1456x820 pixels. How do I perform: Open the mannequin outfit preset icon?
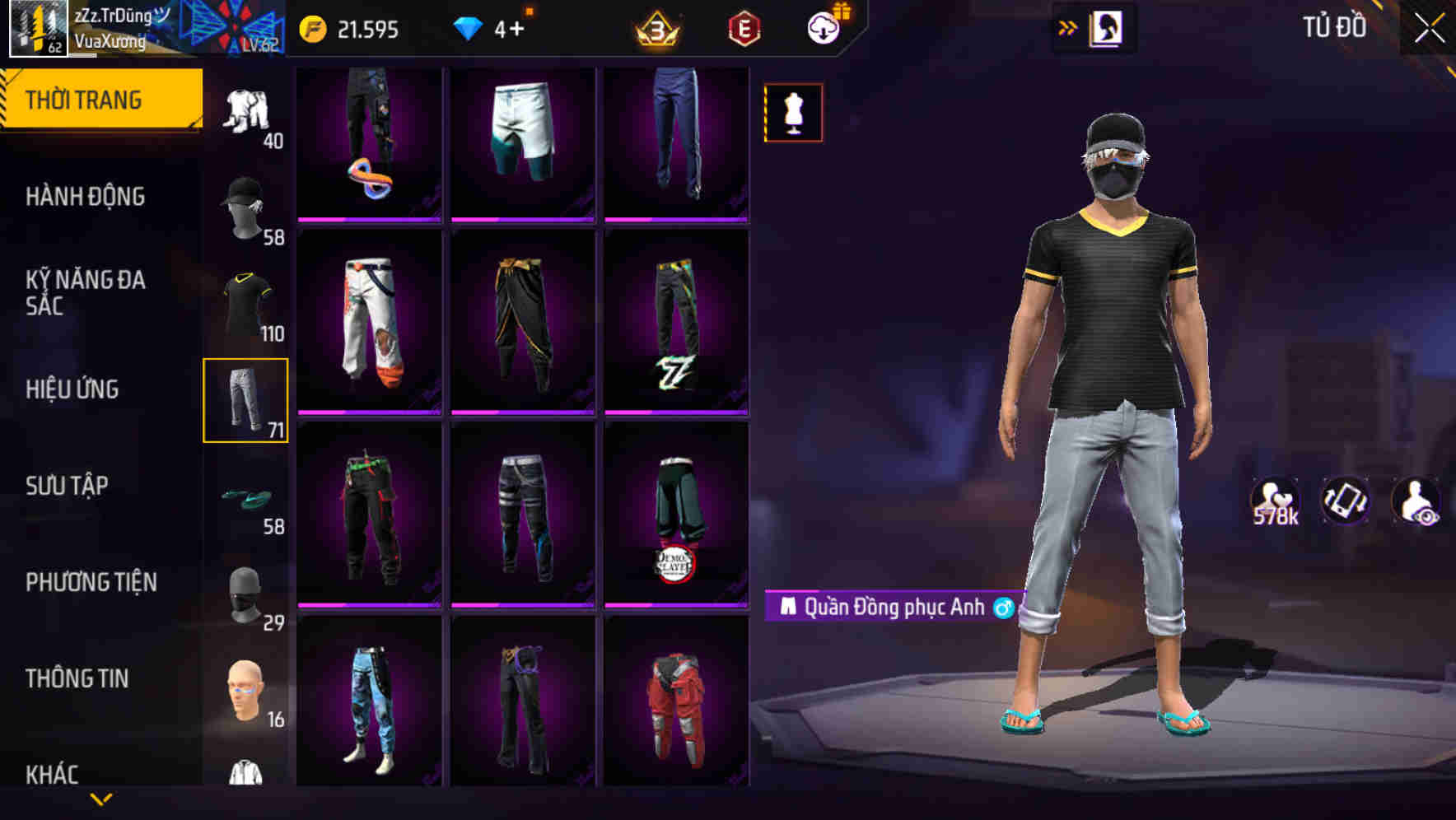click(x=792, y=113)
